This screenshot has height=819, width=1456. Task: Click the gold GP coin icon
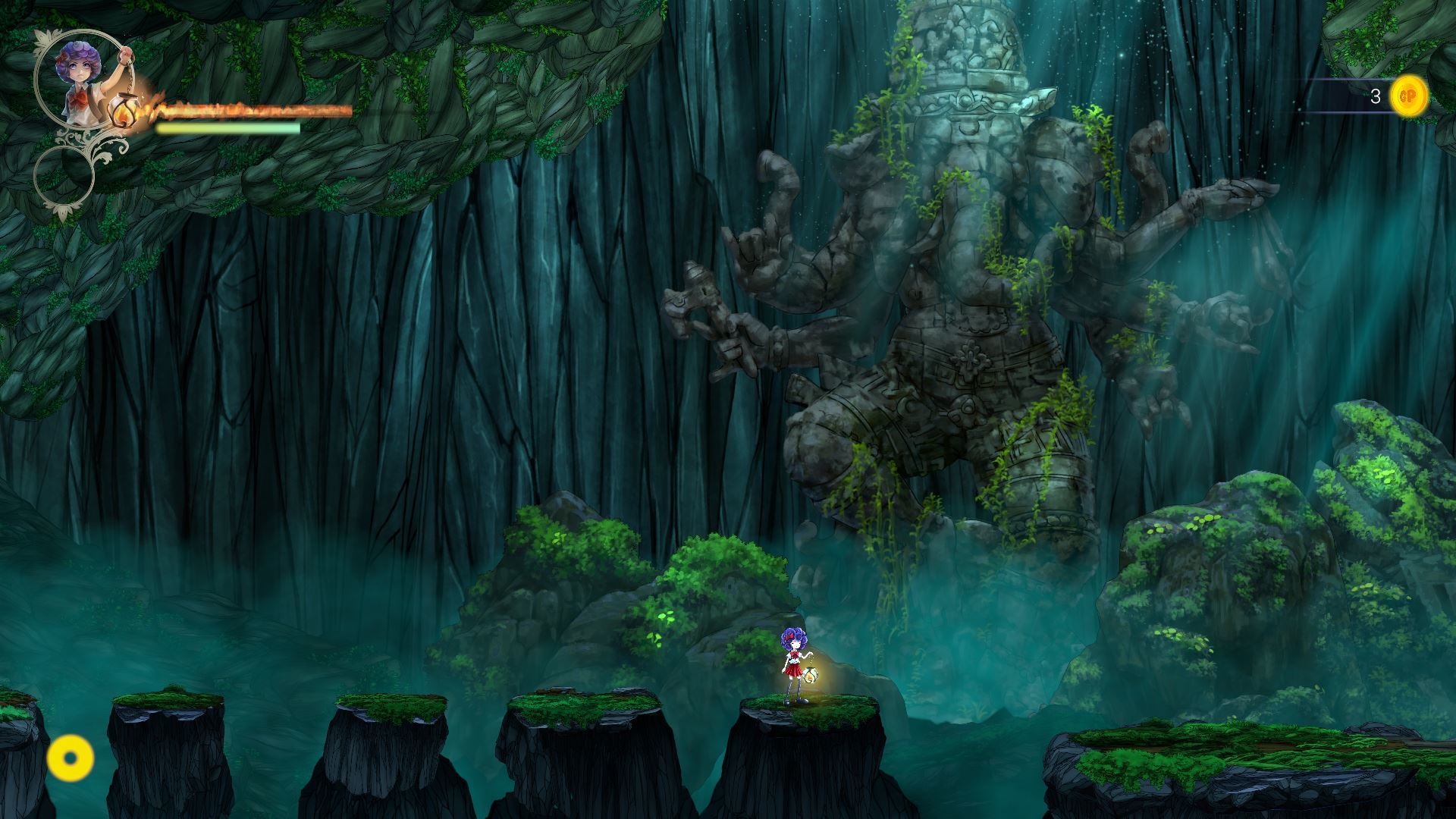click(1408, 96)
